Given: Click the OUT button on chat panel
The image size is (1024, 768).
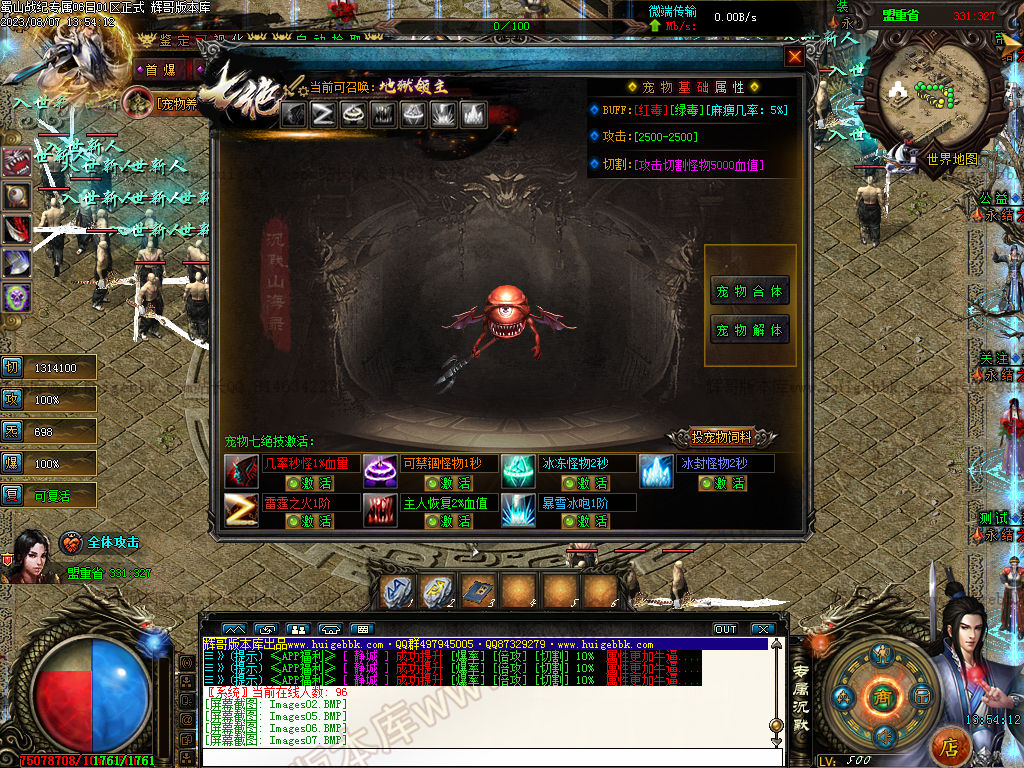Looking at the screenshot, I should click(x=725, y=629).
